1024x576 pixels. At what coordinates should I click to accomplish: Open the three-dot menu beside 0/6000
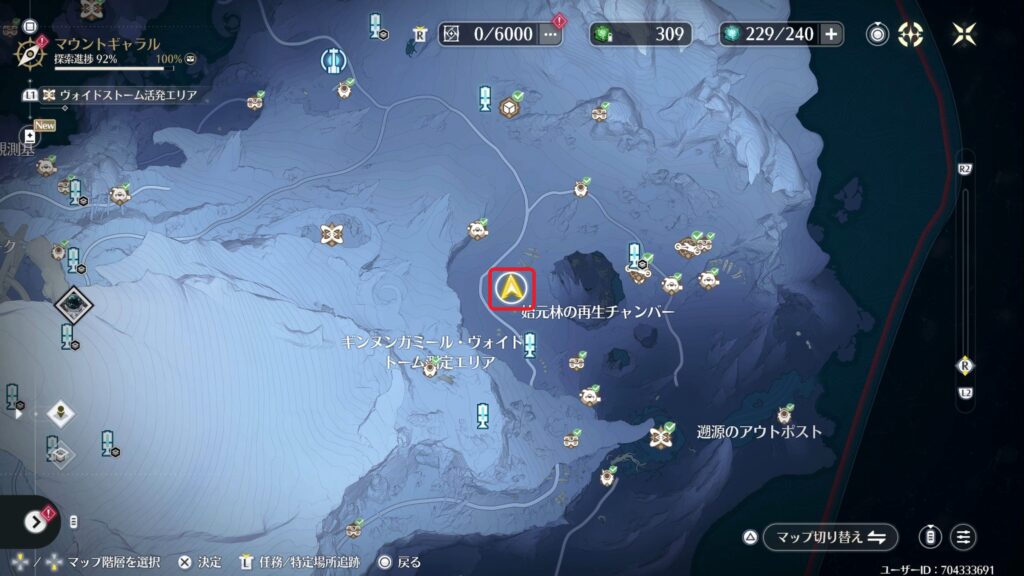(551, 34)
